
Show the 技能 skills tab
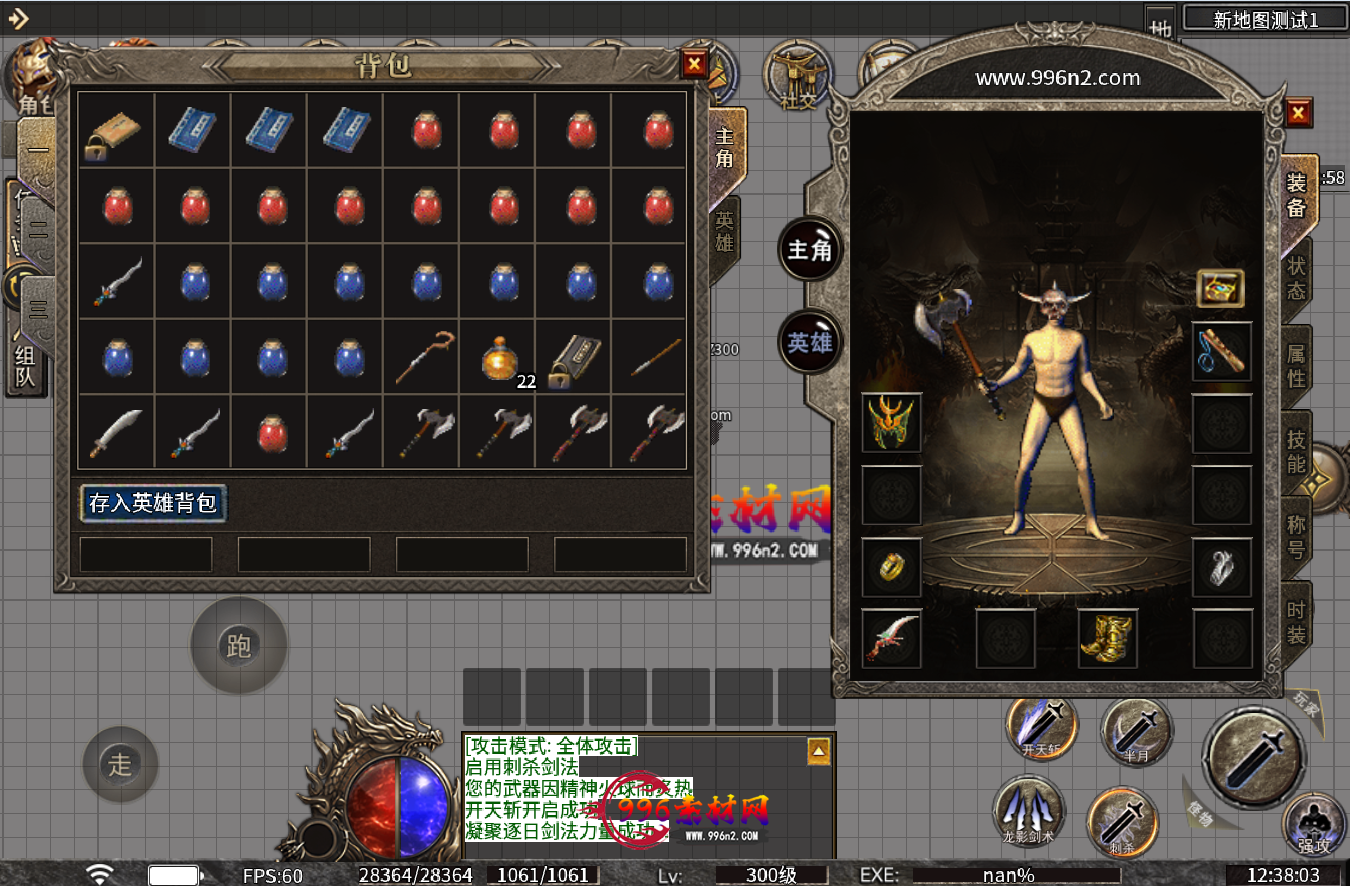click(1296, 451)
